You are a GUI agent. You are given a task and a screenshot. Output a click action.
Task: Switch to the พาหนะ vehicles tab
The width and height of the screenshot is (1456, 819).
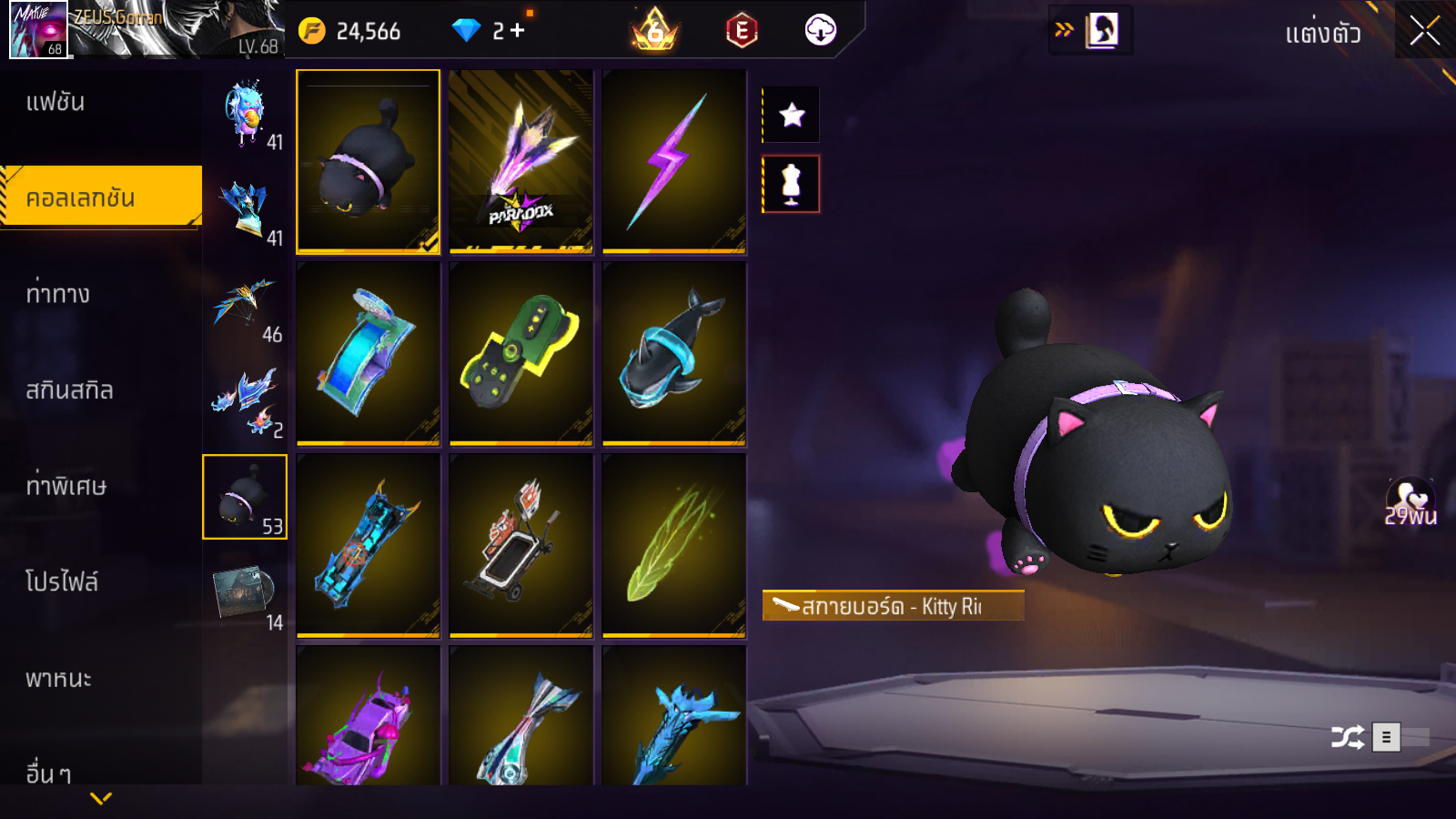pyautogui.click(x=58, y=679)
